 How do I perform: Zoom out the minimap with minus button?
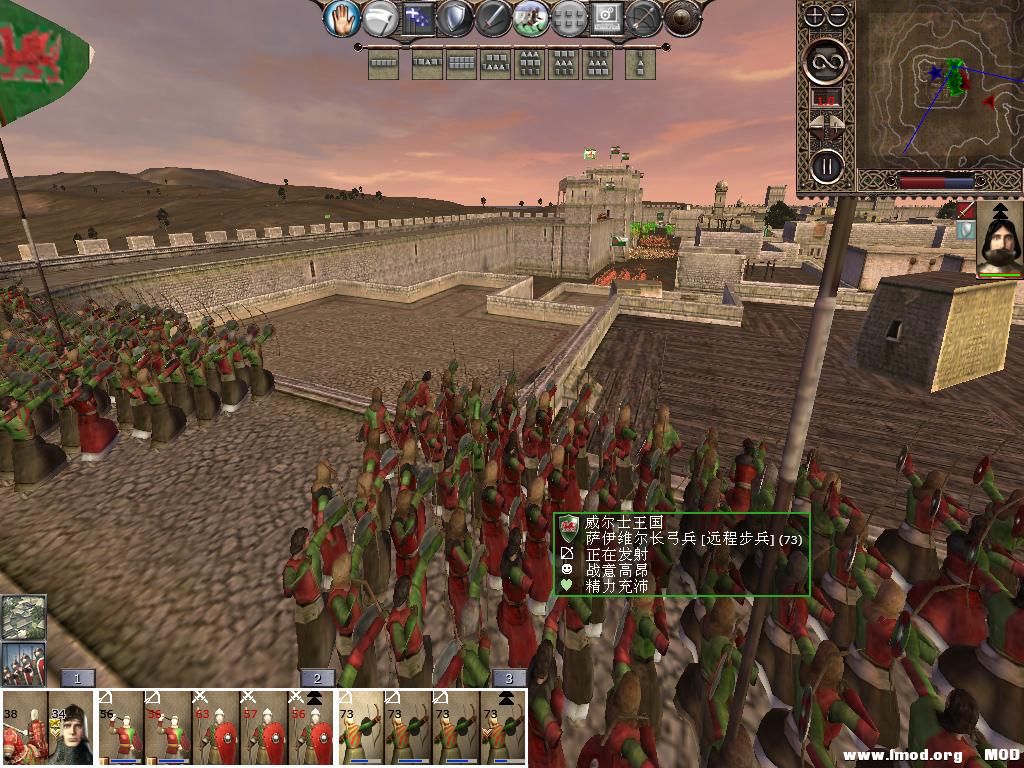(x=838, y=15)
